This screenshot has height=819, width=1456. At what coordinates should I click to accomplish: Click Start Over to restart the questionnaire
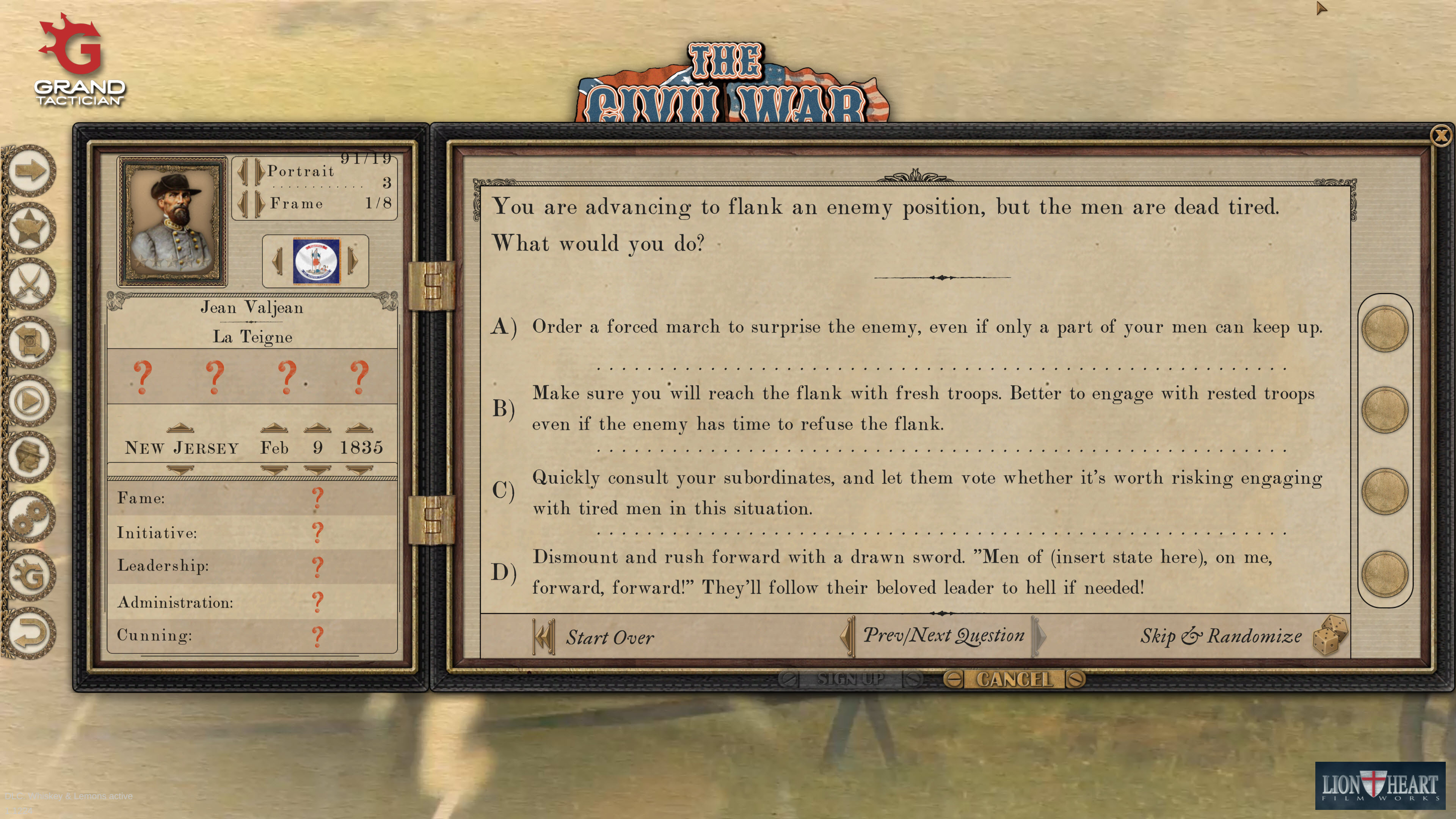pos(593,637)
